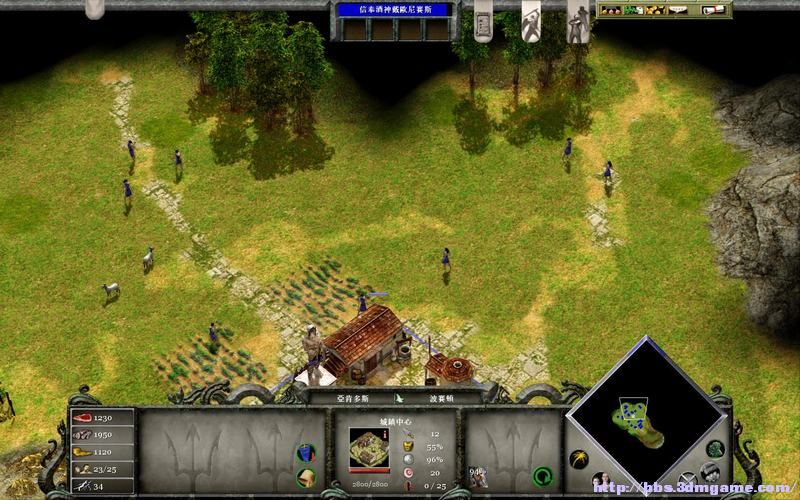This screenshot has height=500, width=800.
Task: Click the queued unit portrait icon
Action: (x=479, y=474)
